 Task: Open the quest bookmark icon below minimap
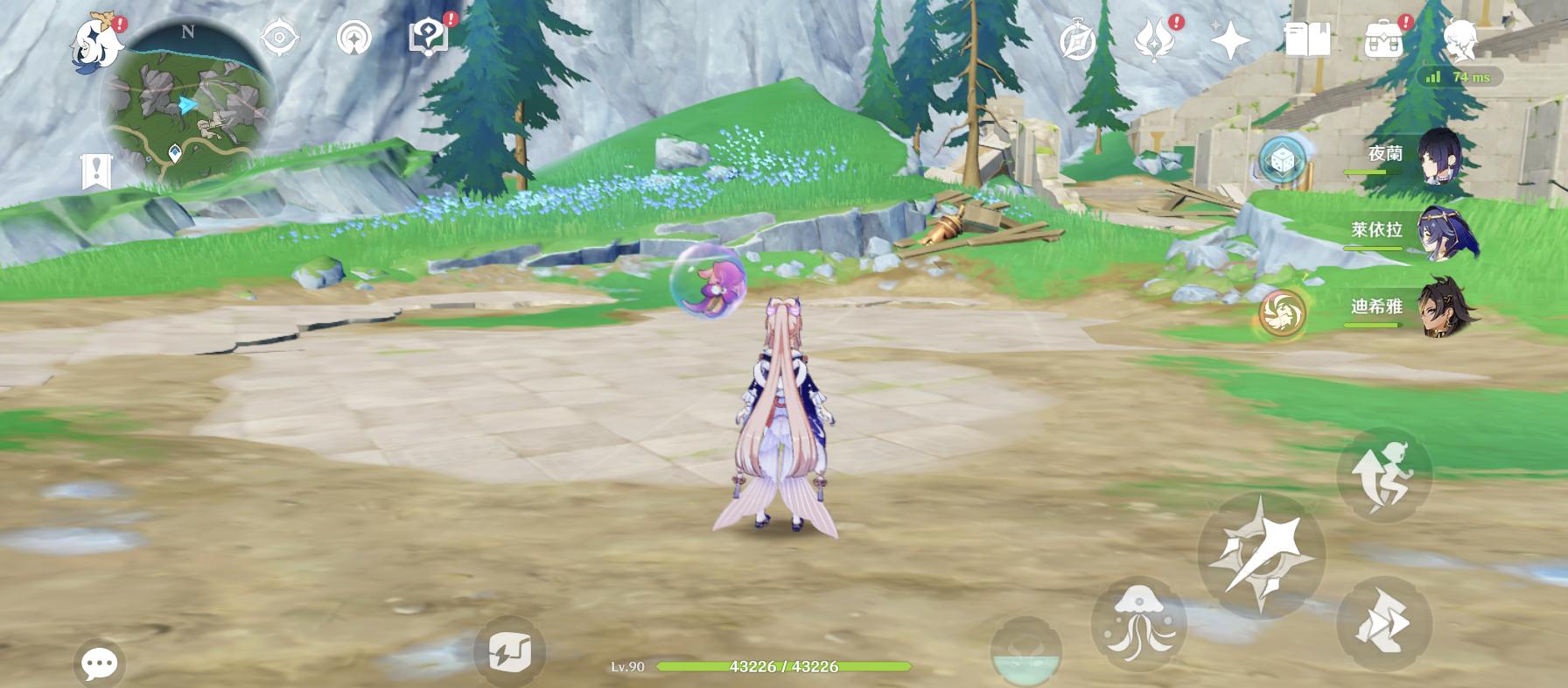(x=95, y=171)
